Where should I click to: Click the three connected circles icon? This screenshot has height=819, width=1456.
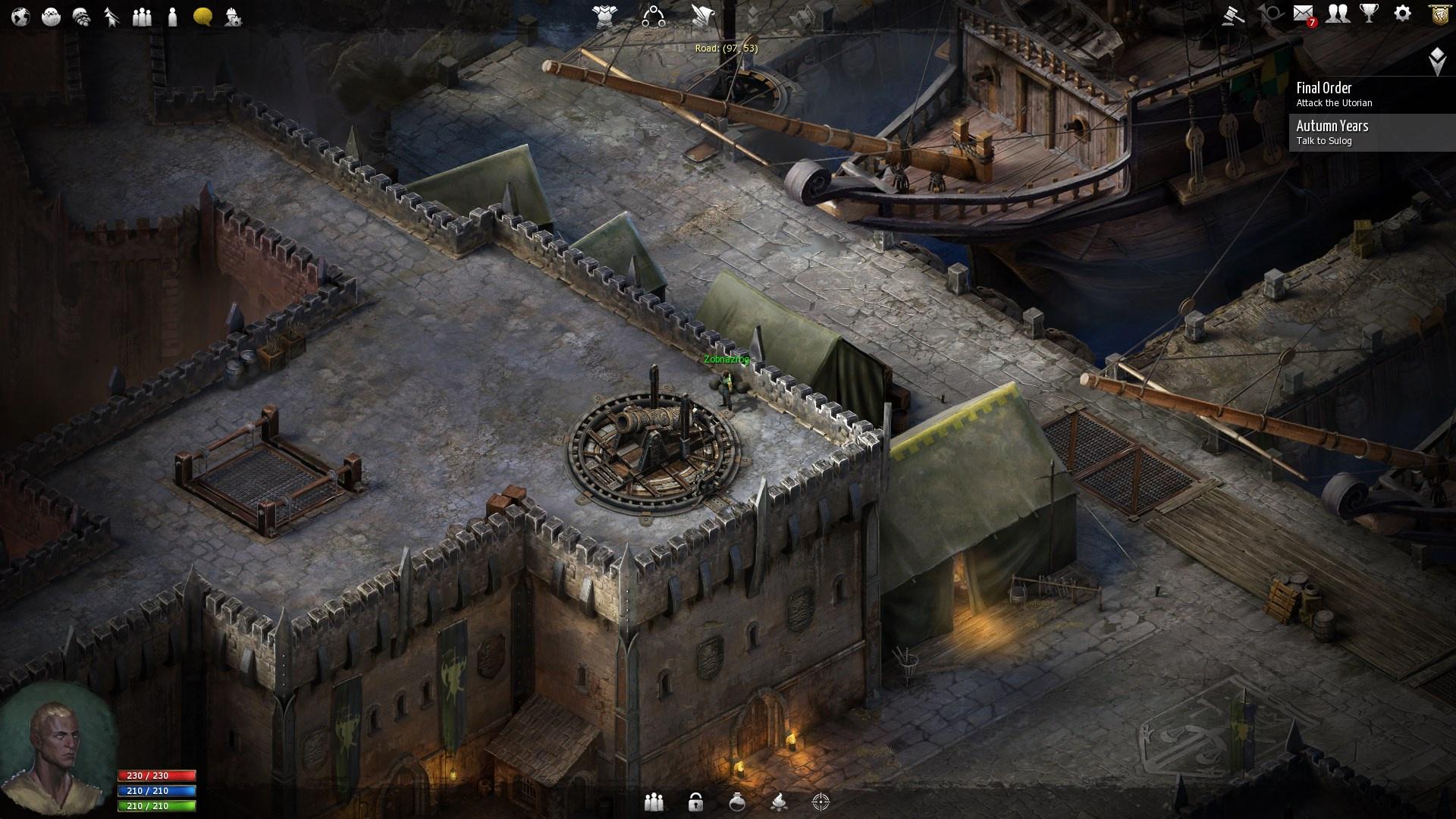[653, 16]
